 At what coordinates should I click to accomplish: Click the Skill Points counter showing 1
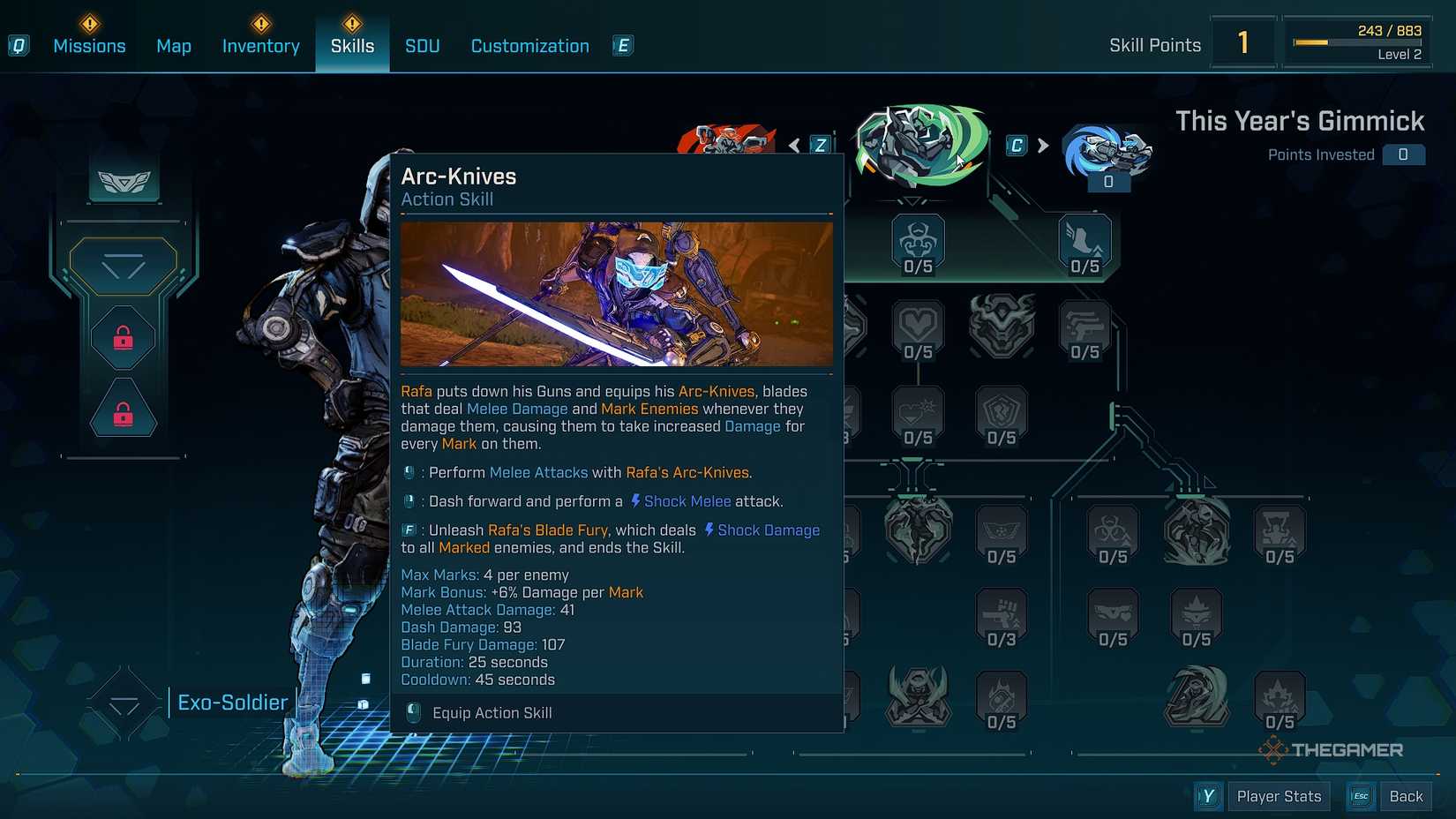click(1243, 41)
